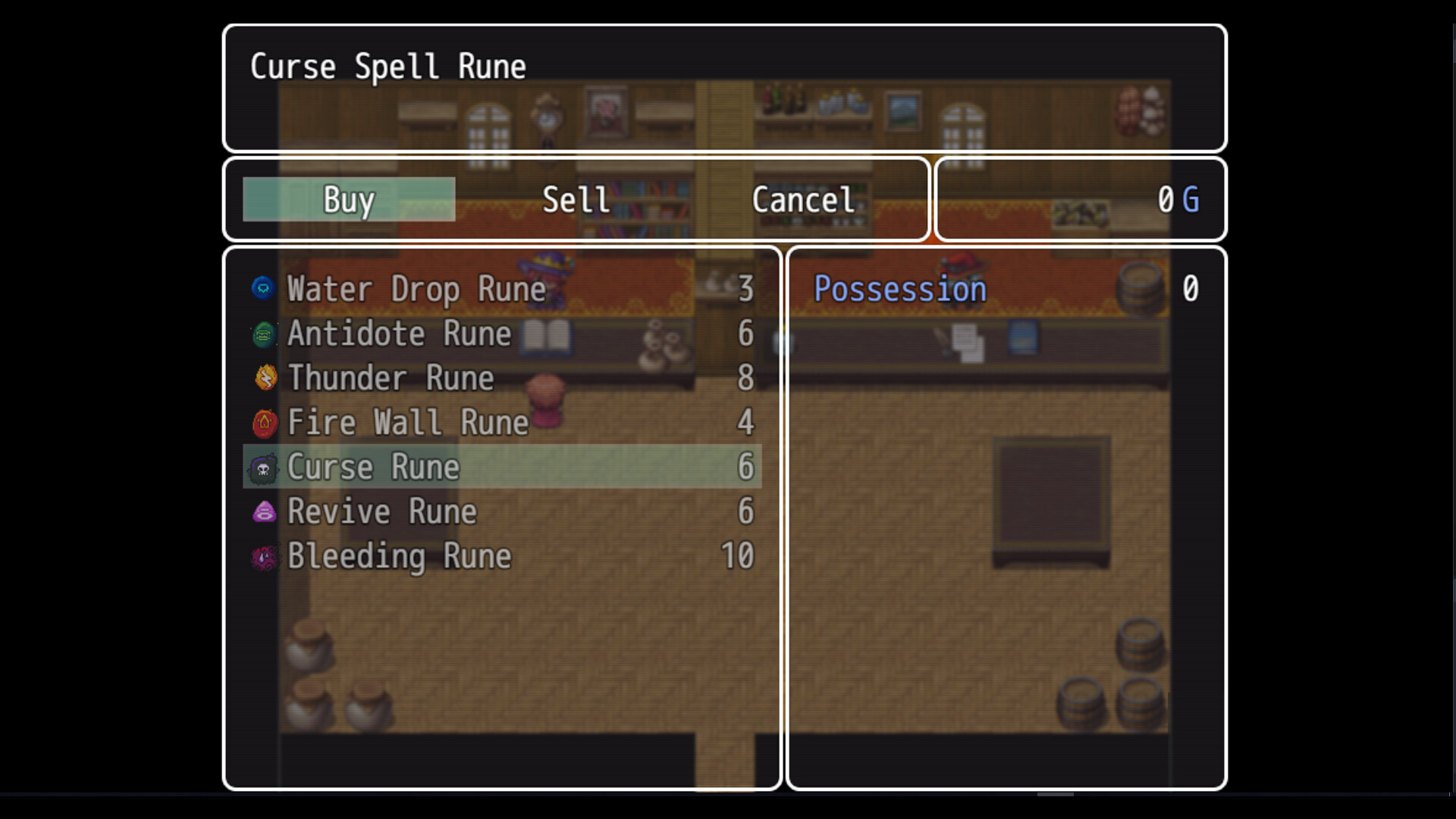
Task: Click the Possession label
Action: (899, 289)
